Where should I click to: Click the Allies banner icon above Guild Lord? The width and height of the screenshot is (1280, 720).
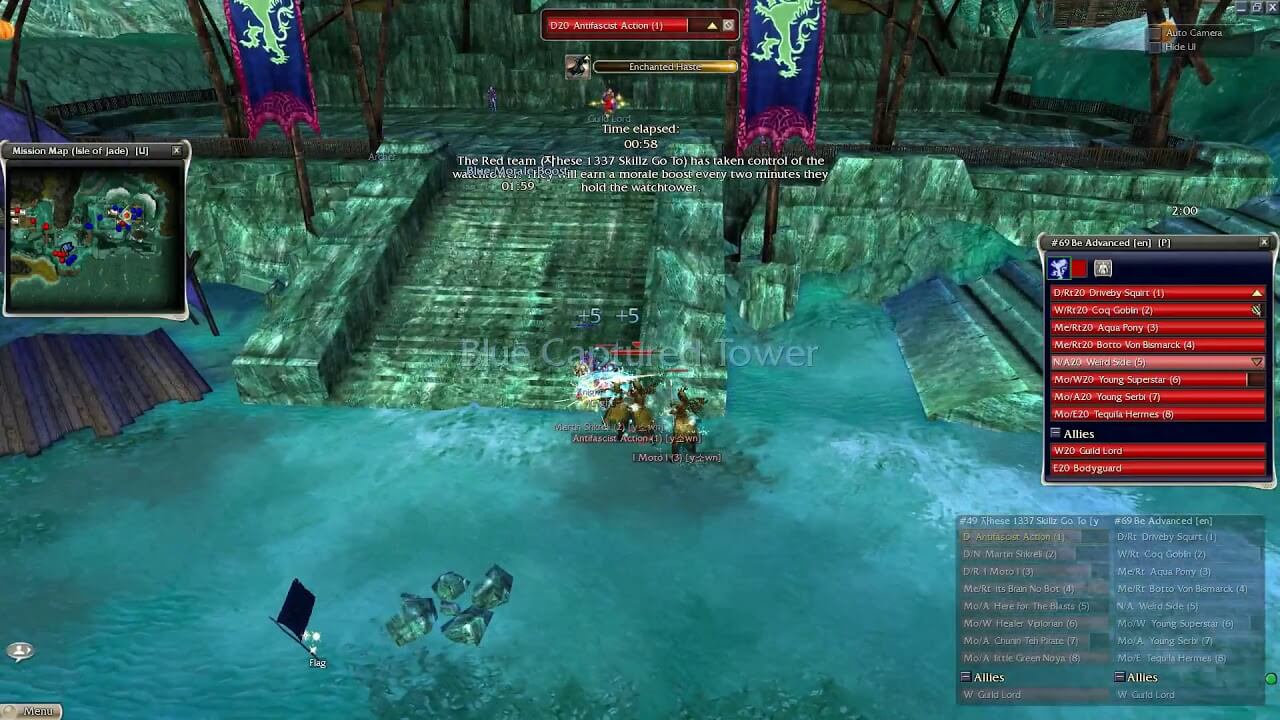click(x=1055, y=432)
